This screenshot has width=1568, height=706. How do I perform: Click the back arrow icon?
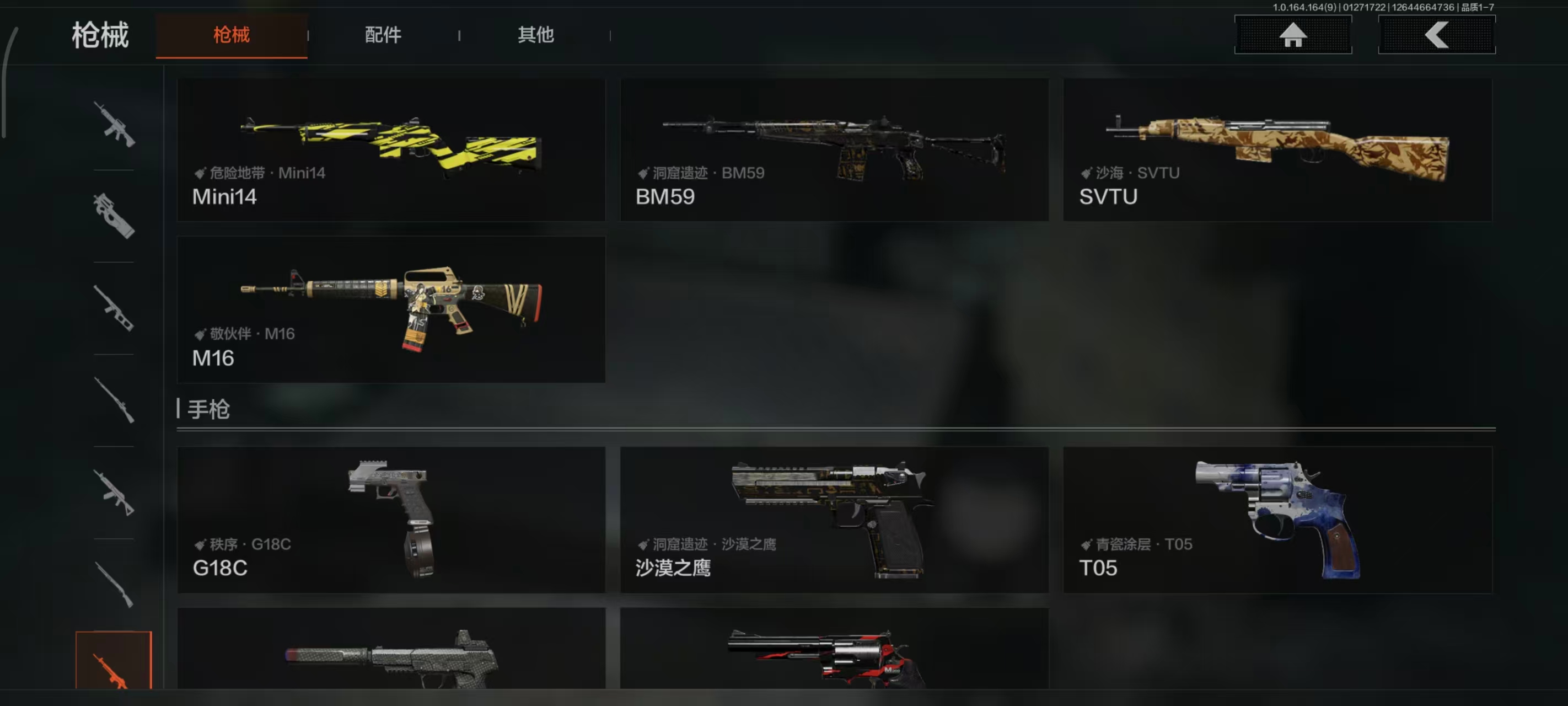click(1437, 35)
